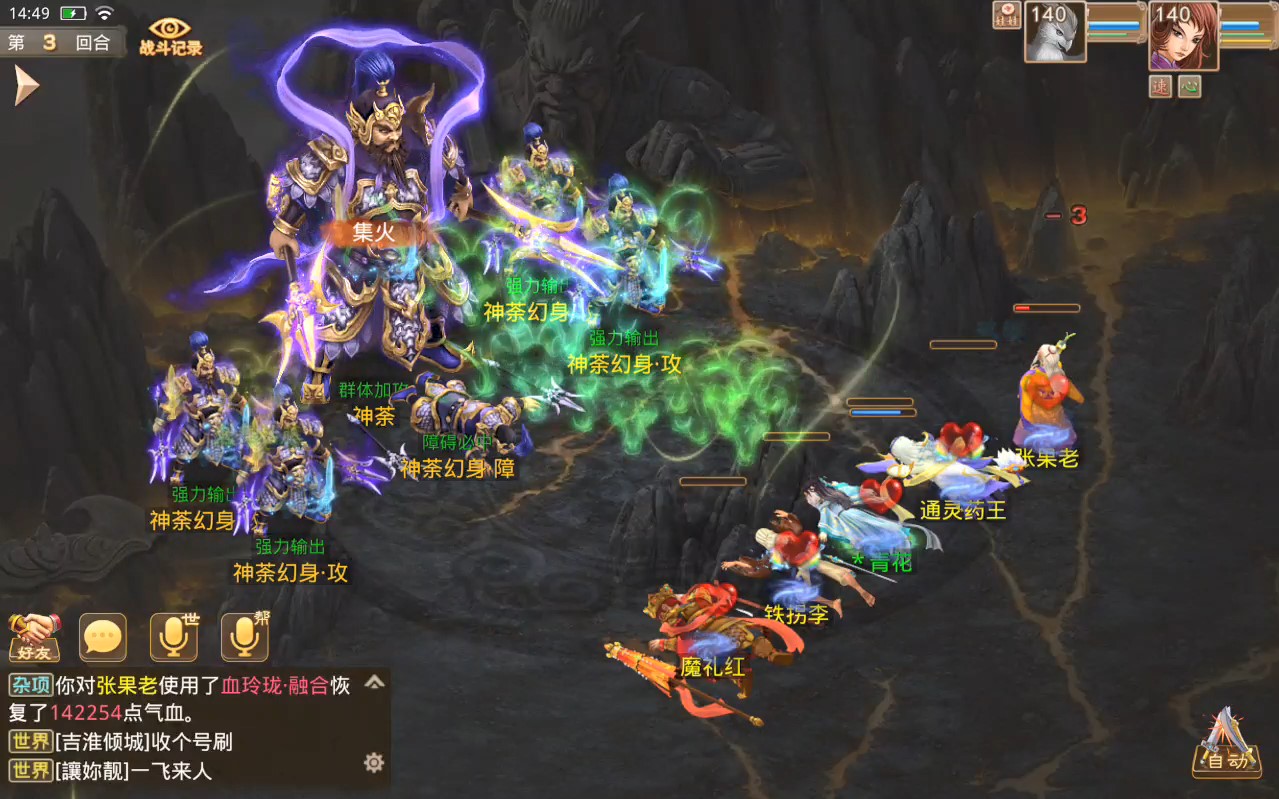Open the chat bubble window

103,637
